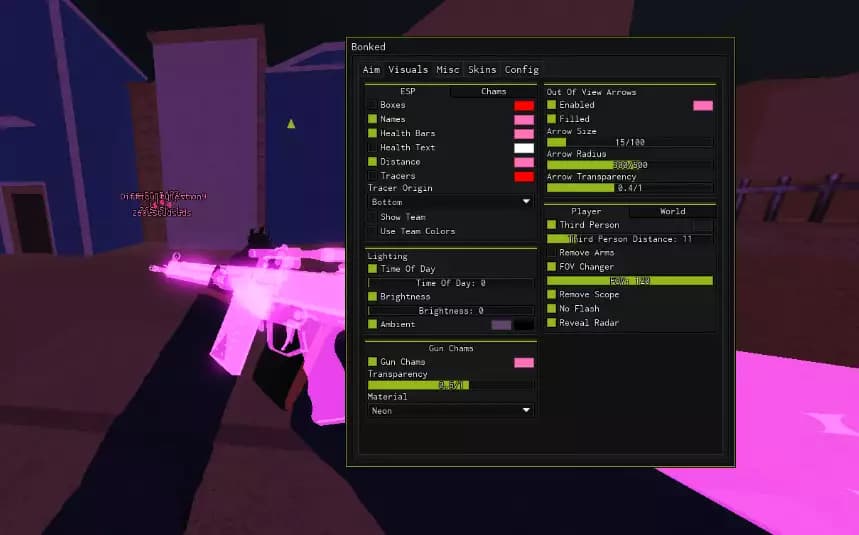Check the Show Team option
This screenshot has width=859, height=535.
(x=373, y=217)
